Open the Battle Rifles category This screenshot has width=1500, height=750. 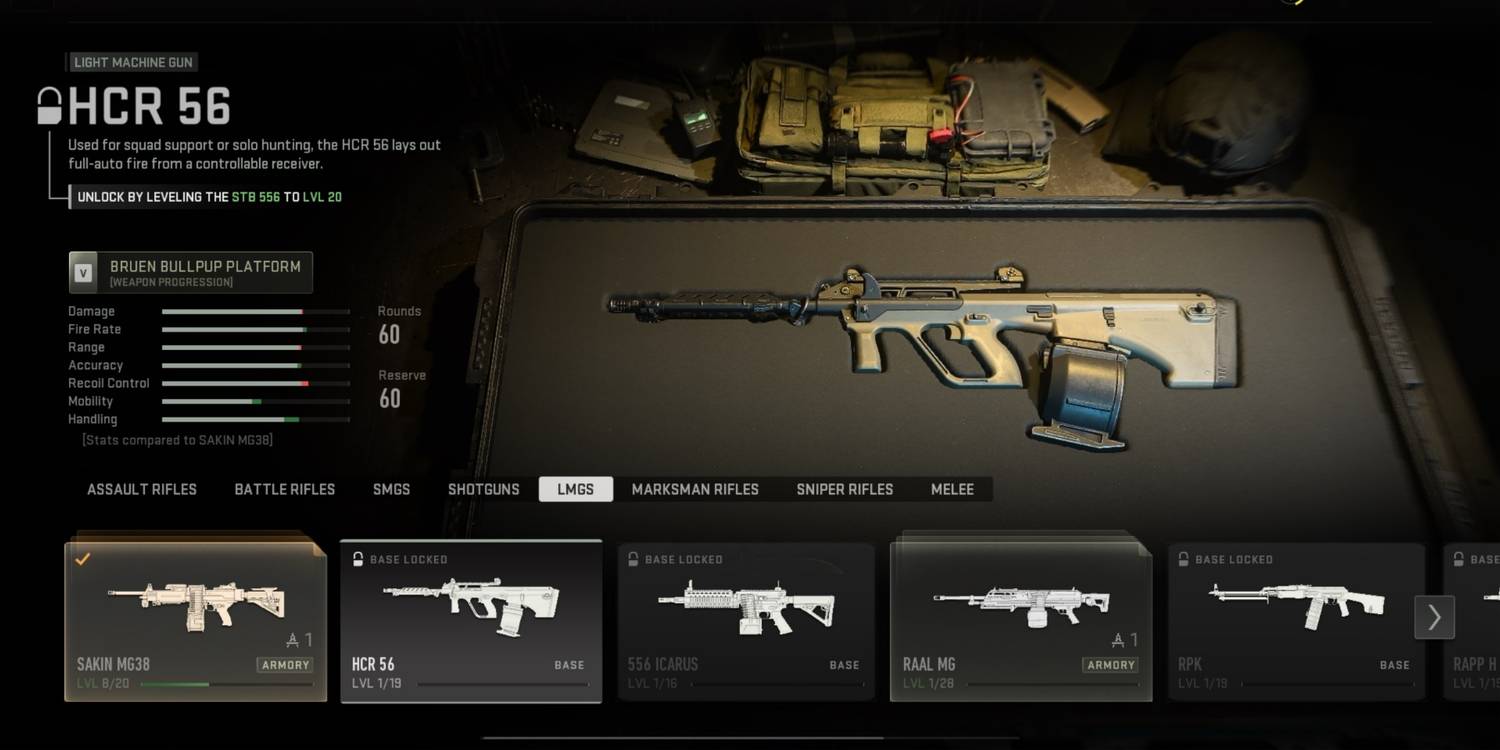(x=285, y=489)
